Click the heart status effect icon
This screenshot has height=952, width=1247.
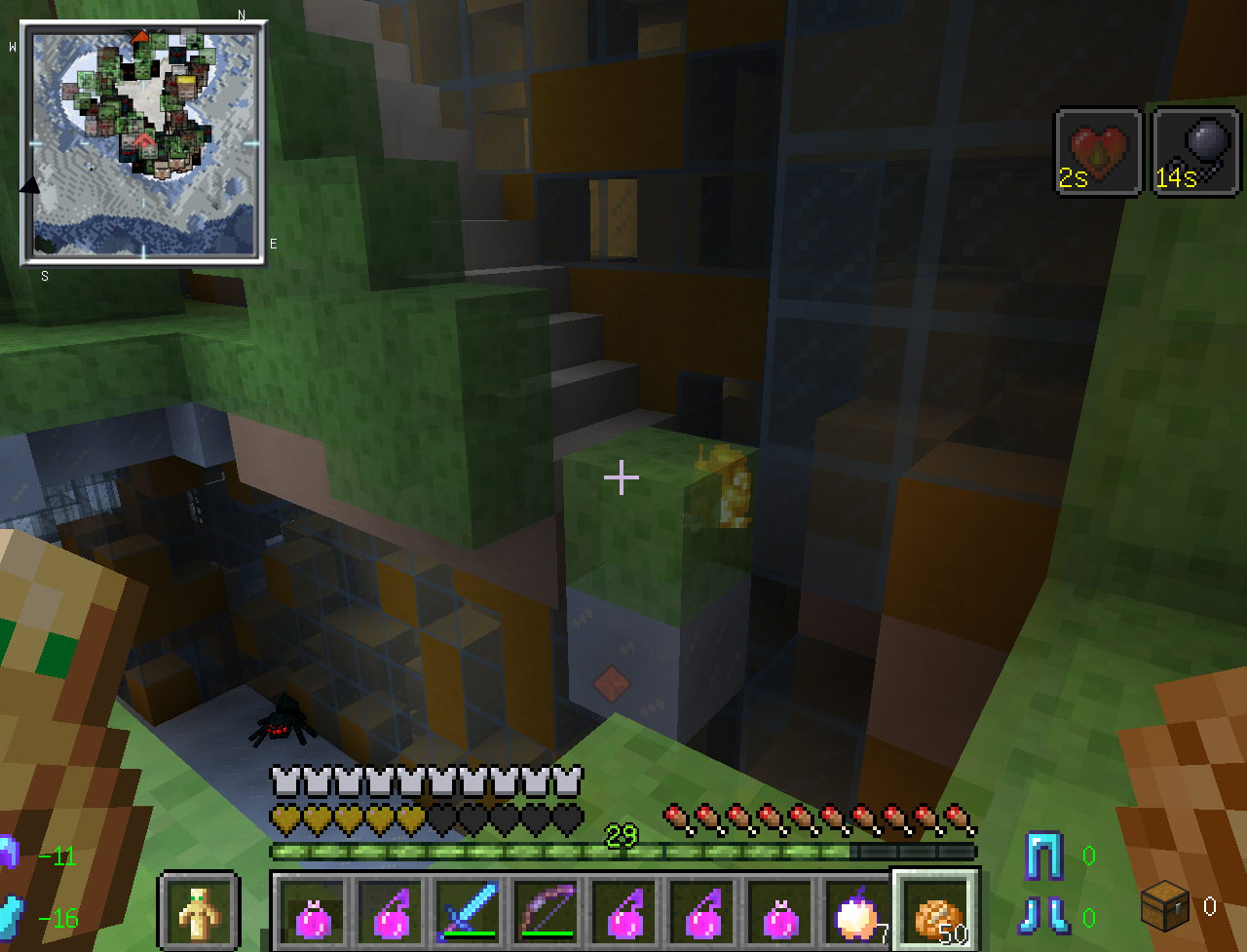point(1098,152)
